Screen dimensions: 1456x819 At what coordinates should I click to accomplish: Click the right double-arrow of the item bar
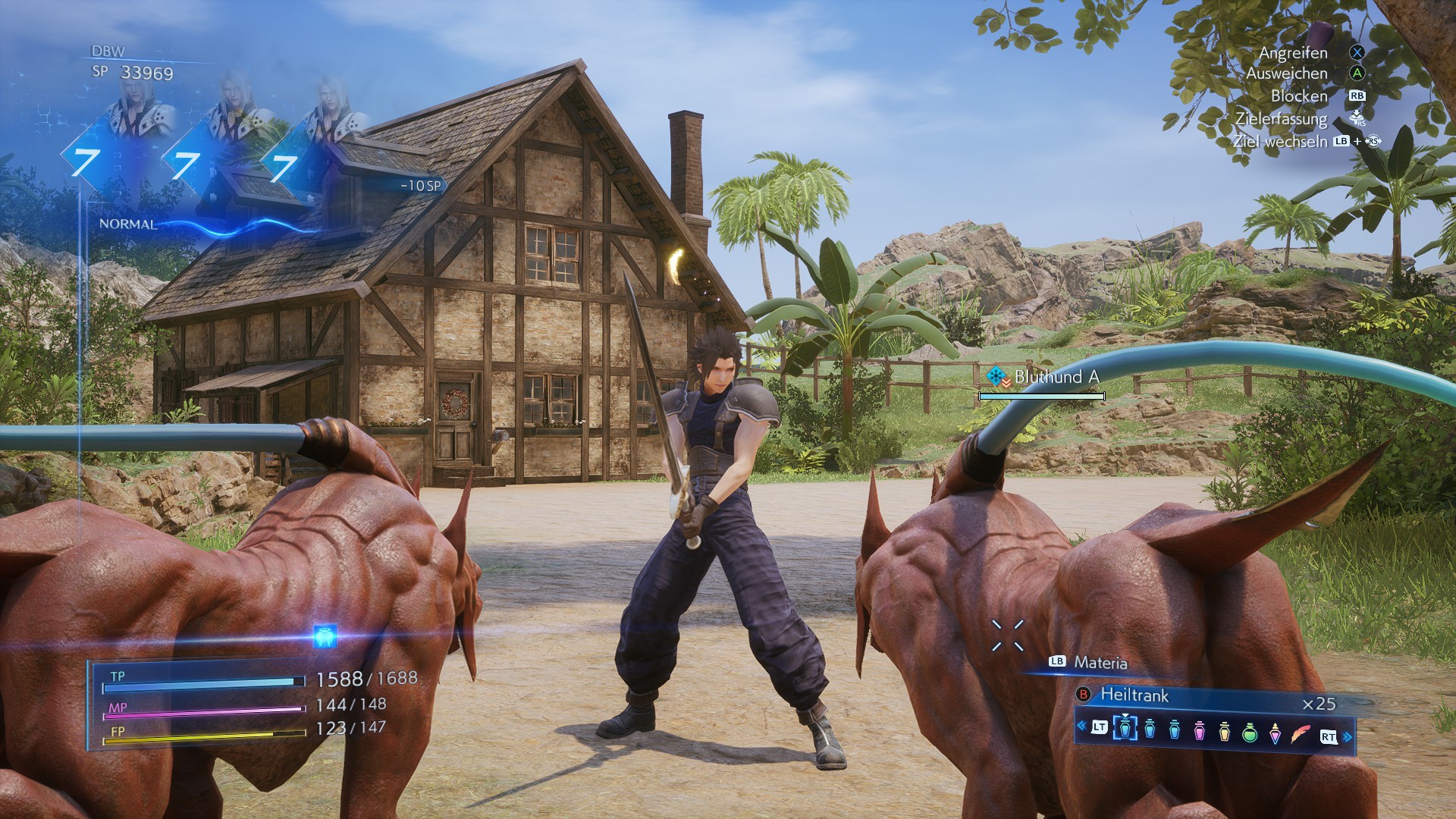click(x=1348, y=736)
